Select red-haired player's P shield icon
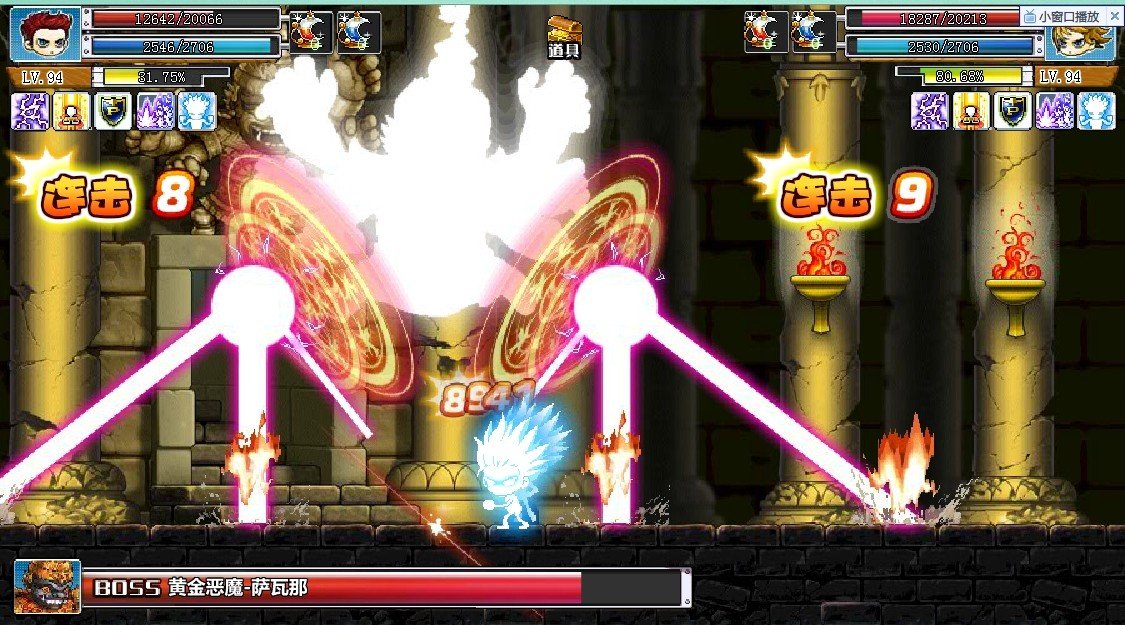 pos(113,110)
